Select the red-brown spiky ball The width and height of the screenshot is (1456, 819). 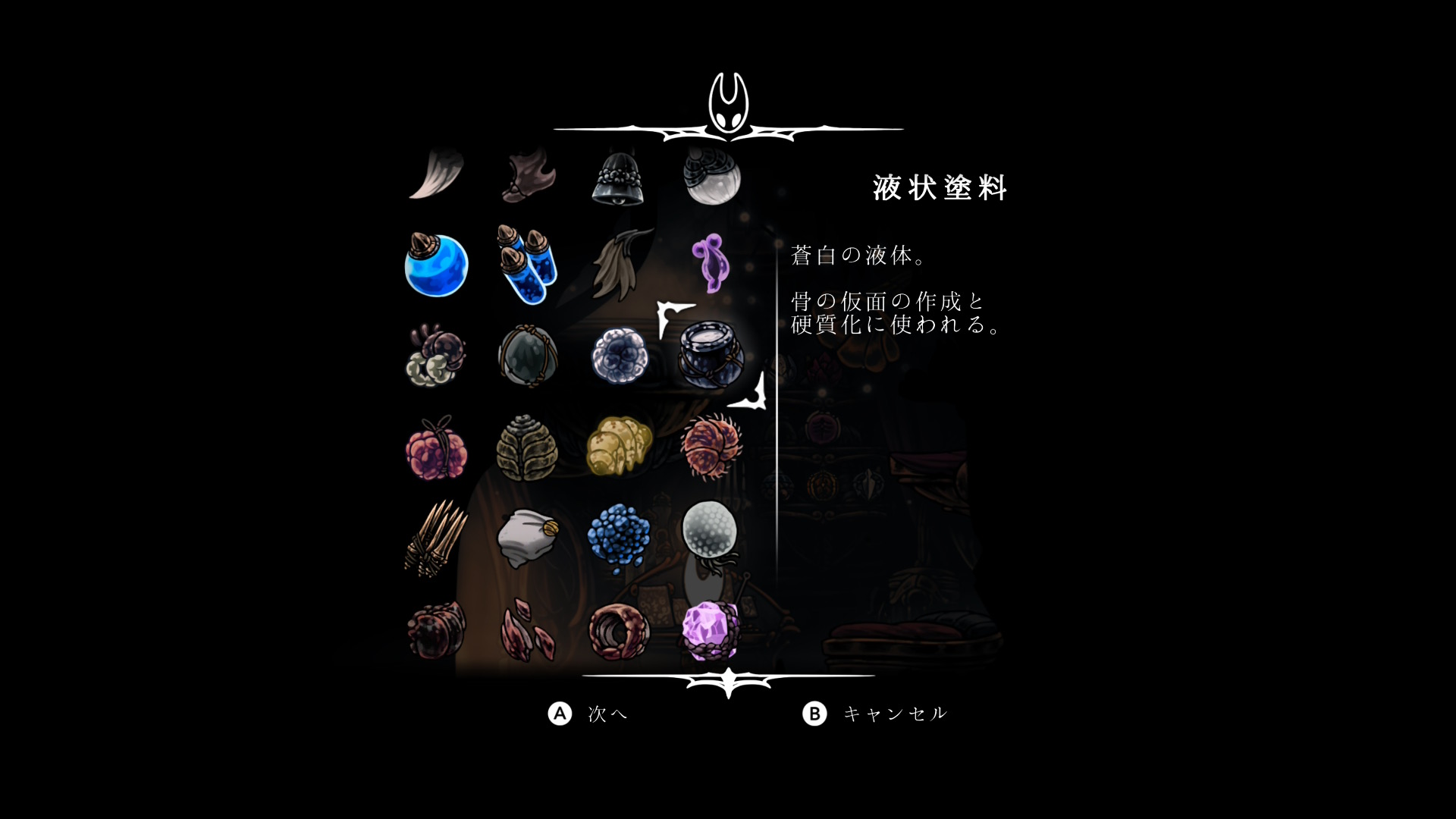(x=711, y=446)
